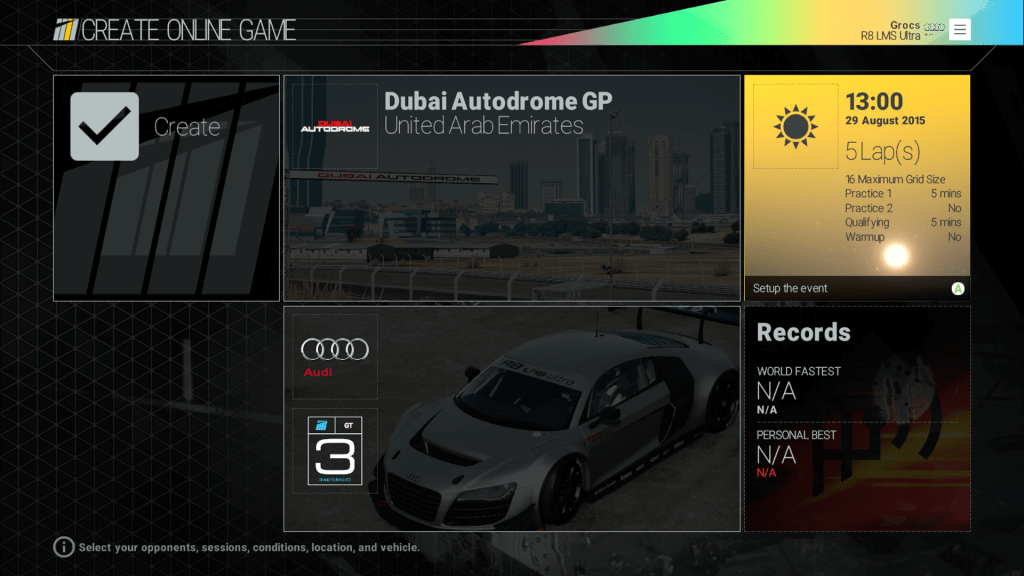Open the Records panel
The image size is (1024, 576).
click(x=857, y=418)
